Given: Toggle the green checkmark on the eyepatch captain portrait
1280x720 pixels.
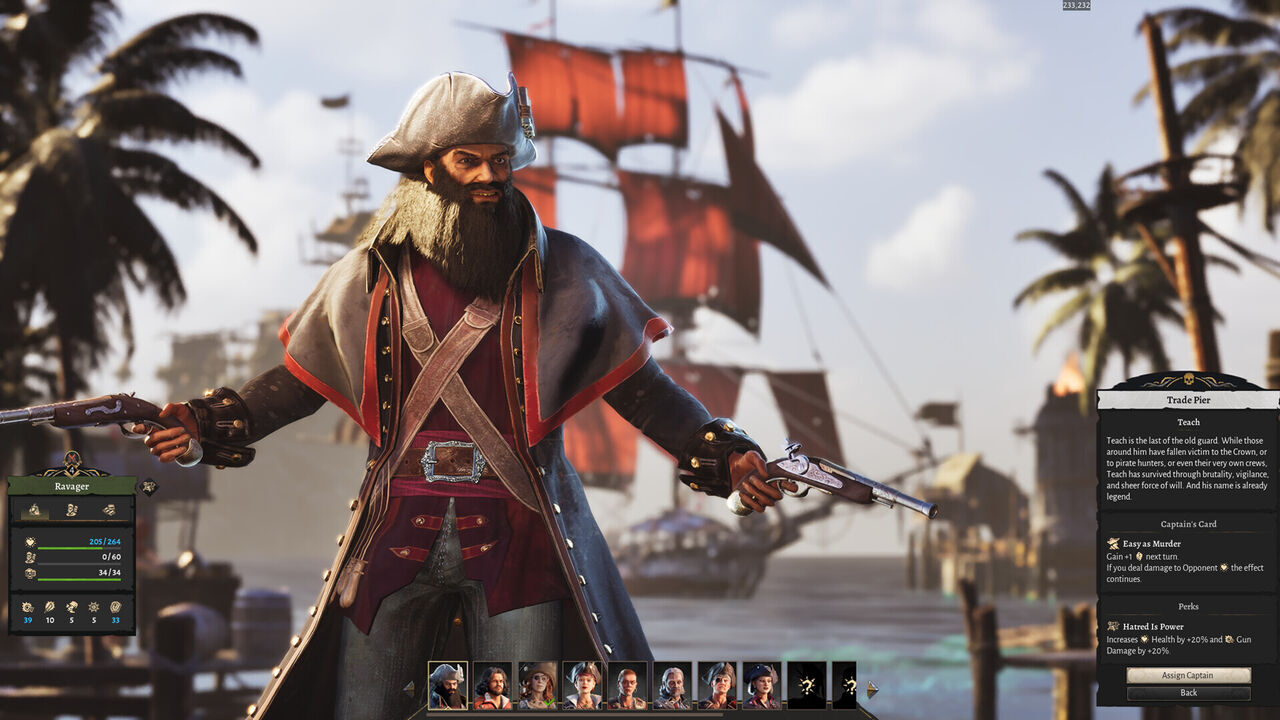Looking at the screenshot, I should 550,701.
